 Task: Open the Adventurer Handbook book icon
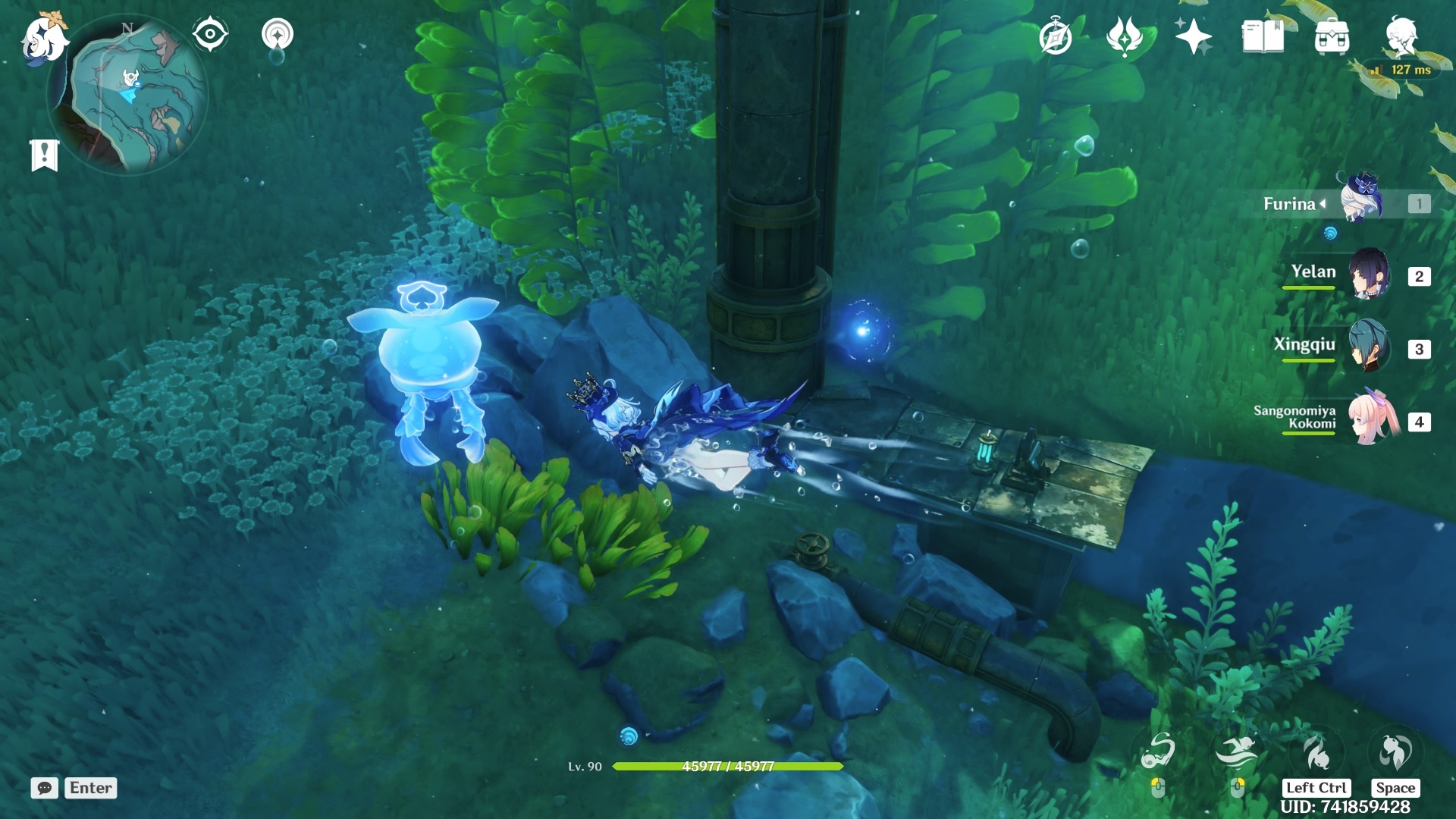point(1263,36)
